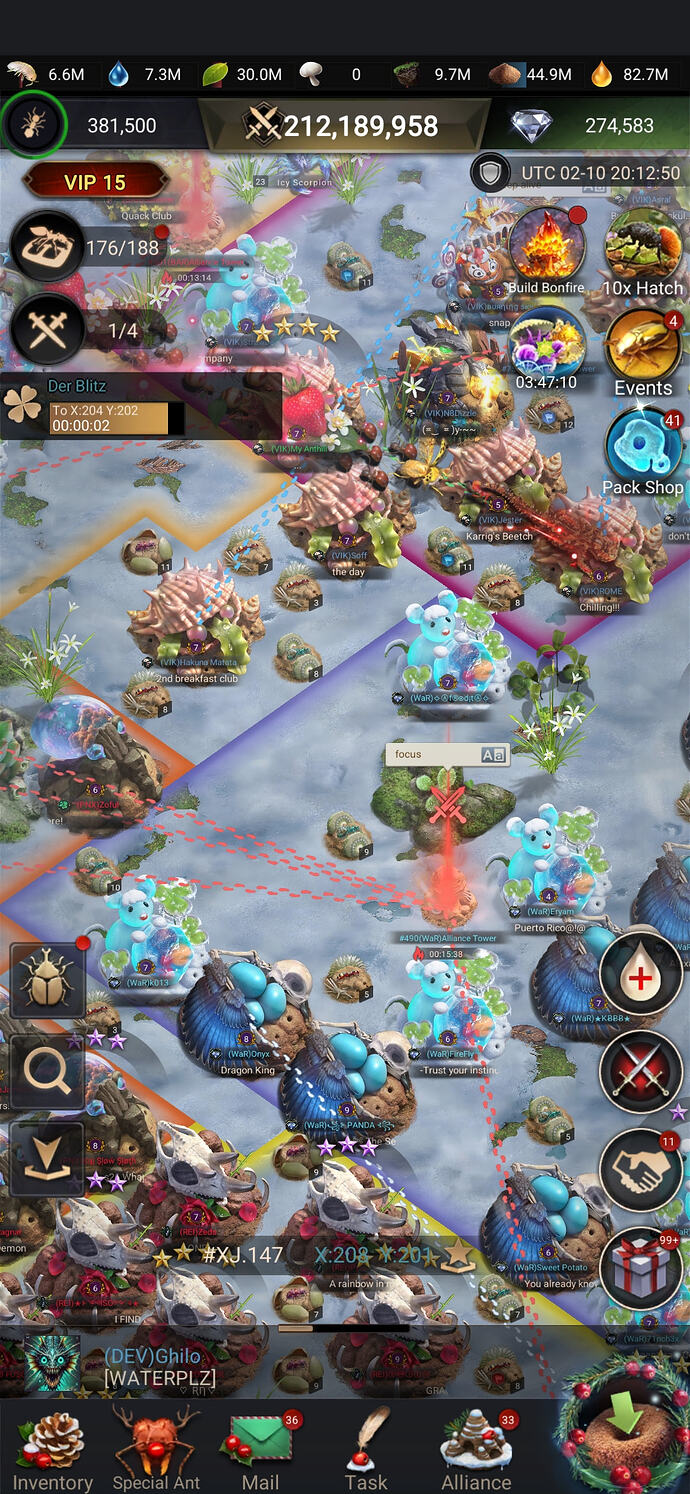The image size is (690, 1494).
Task: Open the Events beetle icon
Action: tap(642, 350)
